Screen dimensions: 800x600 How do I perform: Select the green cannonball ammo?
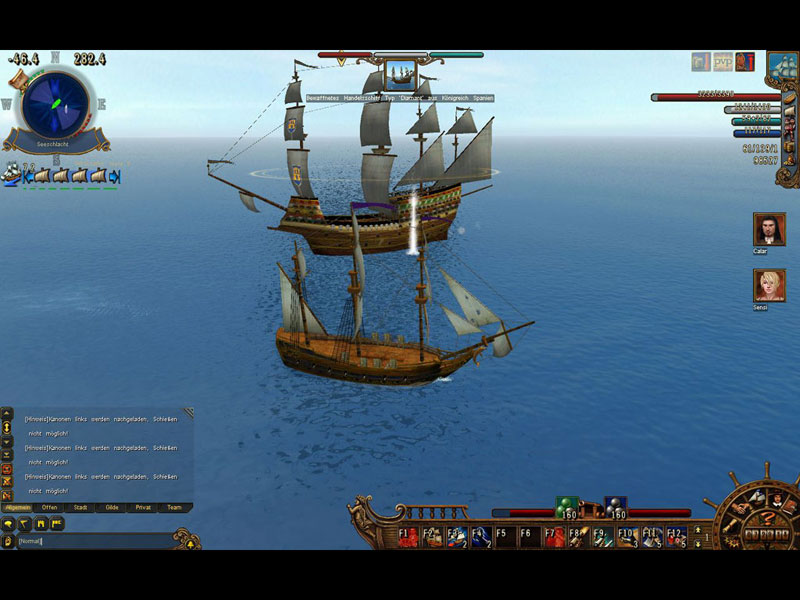click(x=567, y=509)
